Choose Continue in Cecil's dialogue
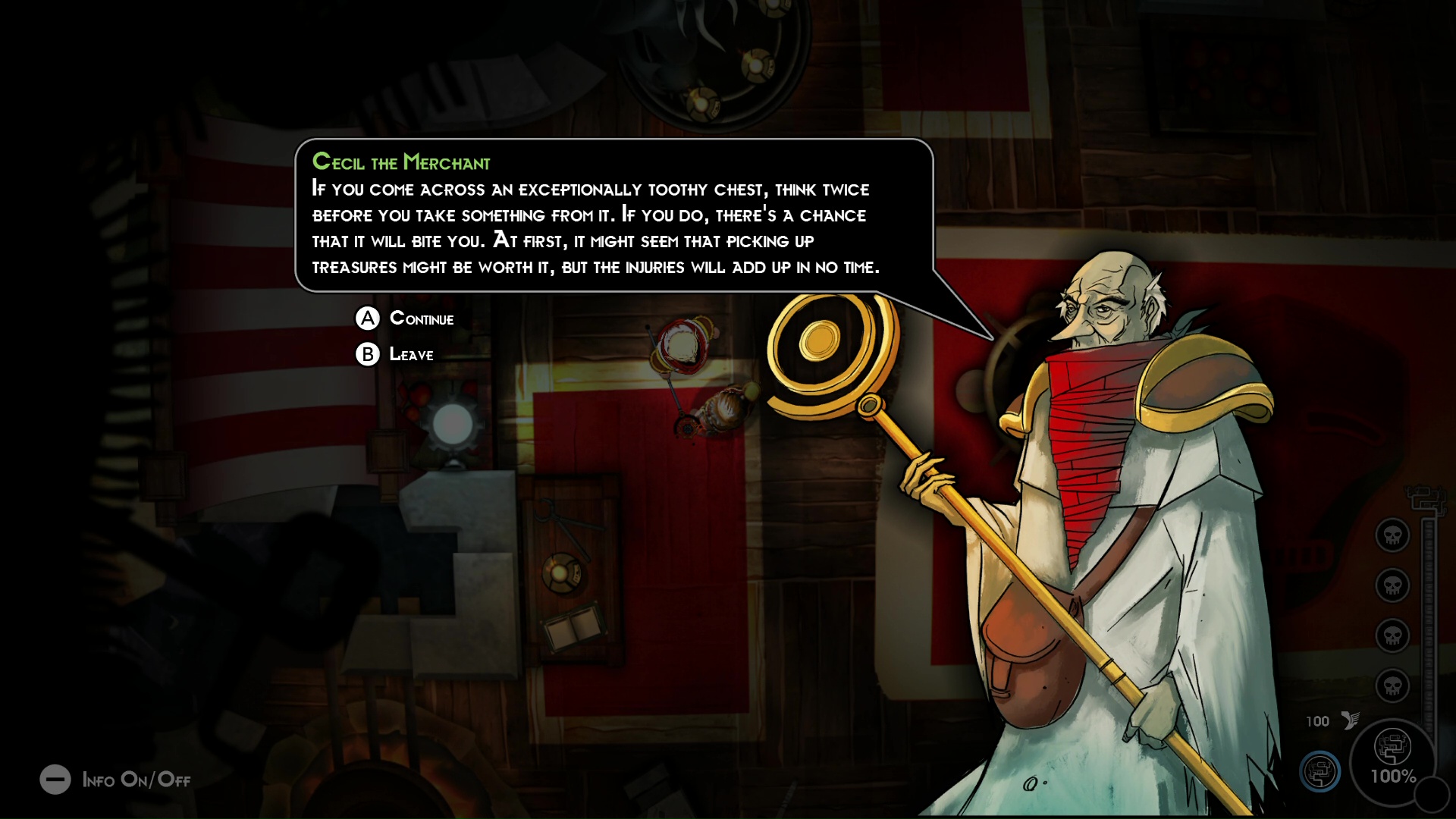The image size is (1456, 819). point(421,318)
